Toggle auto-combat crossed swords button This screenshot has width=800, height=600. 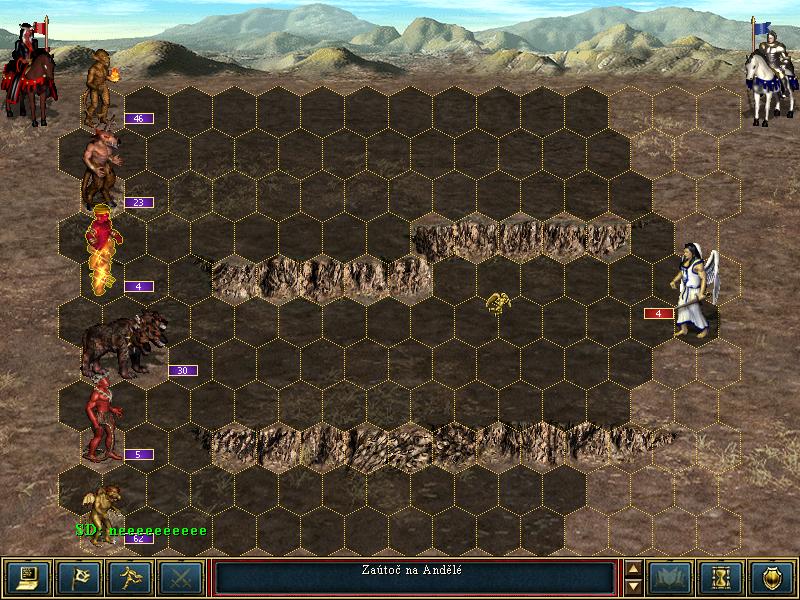point(181,577)
